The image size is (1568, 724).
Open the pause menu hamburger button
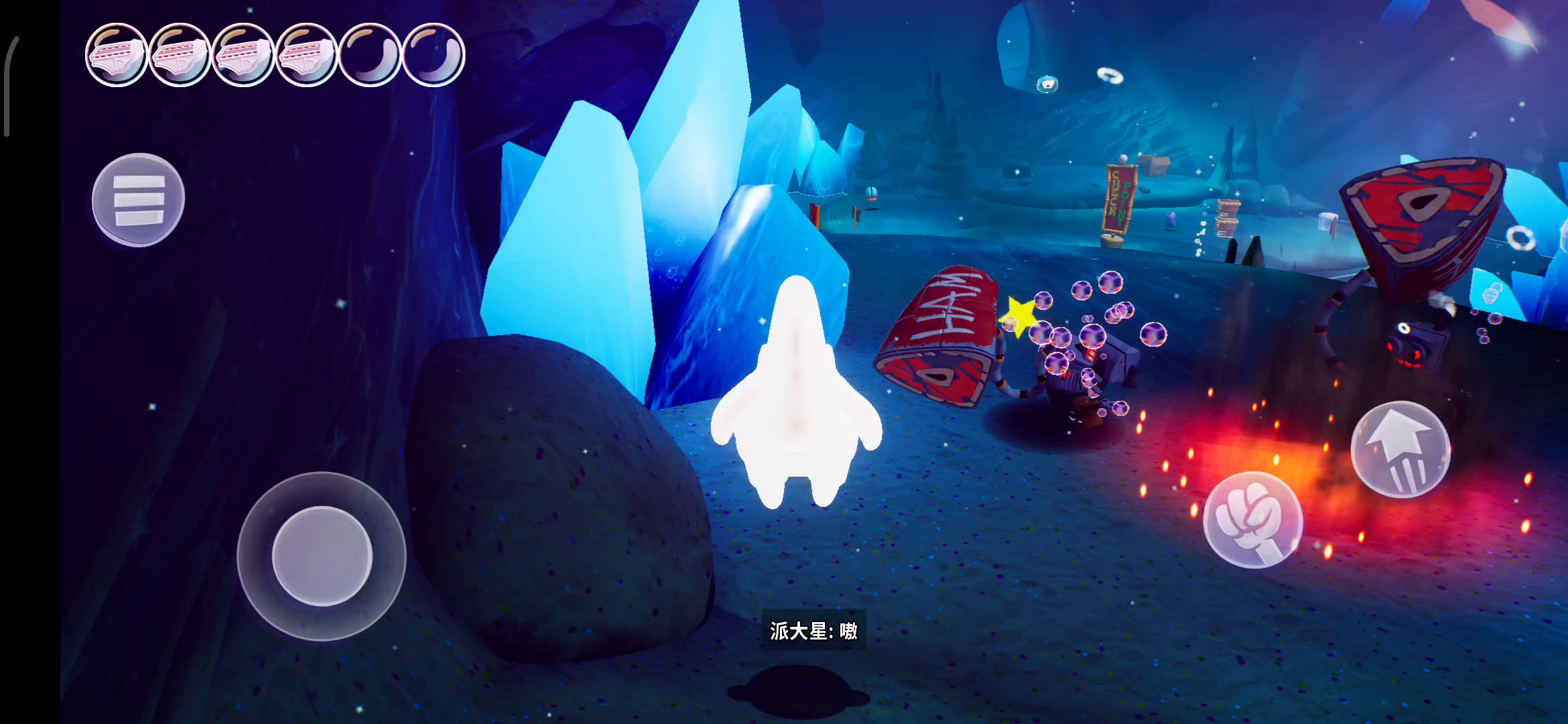click(x=138, y=200)
